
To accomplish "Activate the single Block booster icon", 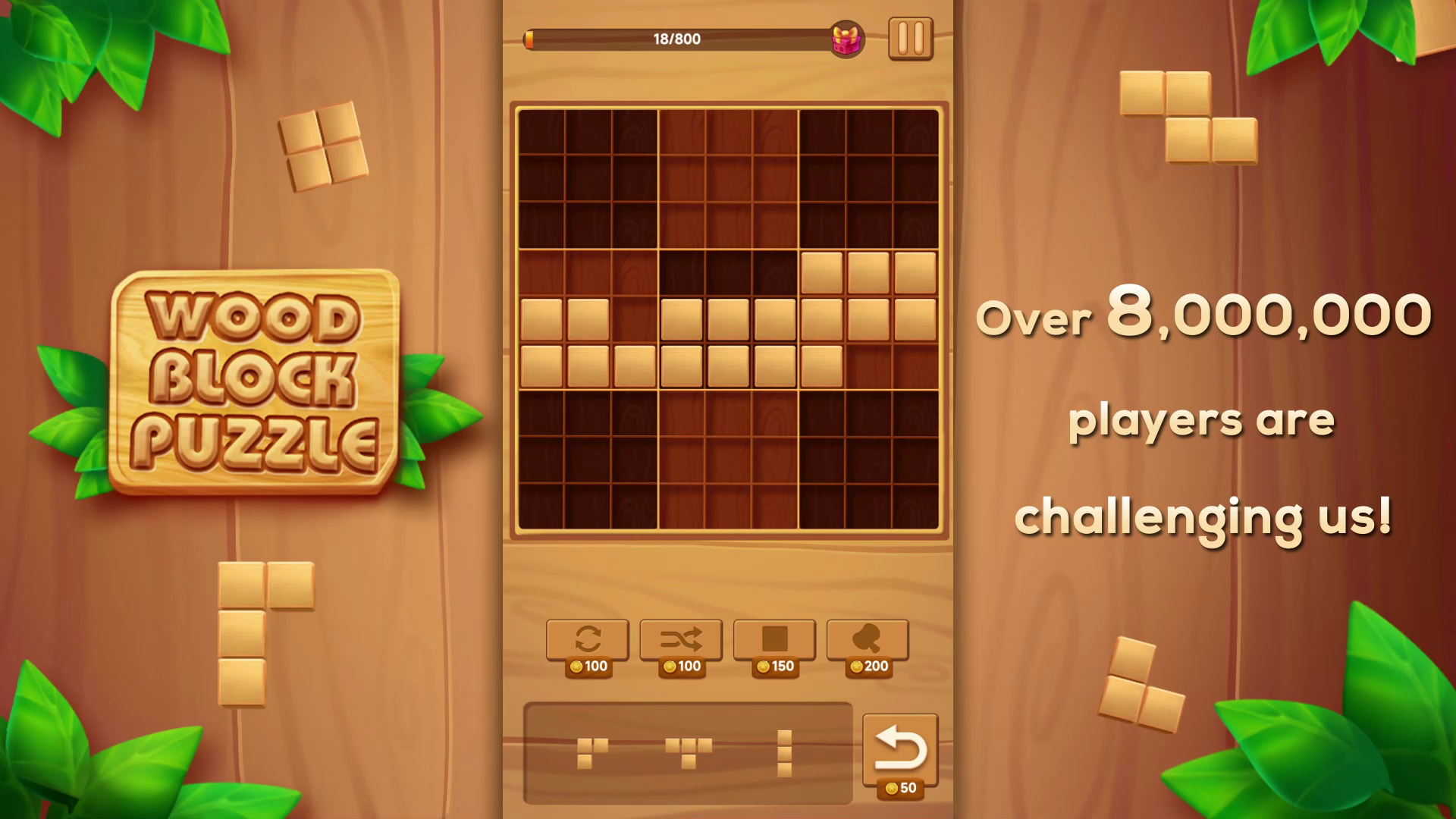I will [x=774, y=639].
